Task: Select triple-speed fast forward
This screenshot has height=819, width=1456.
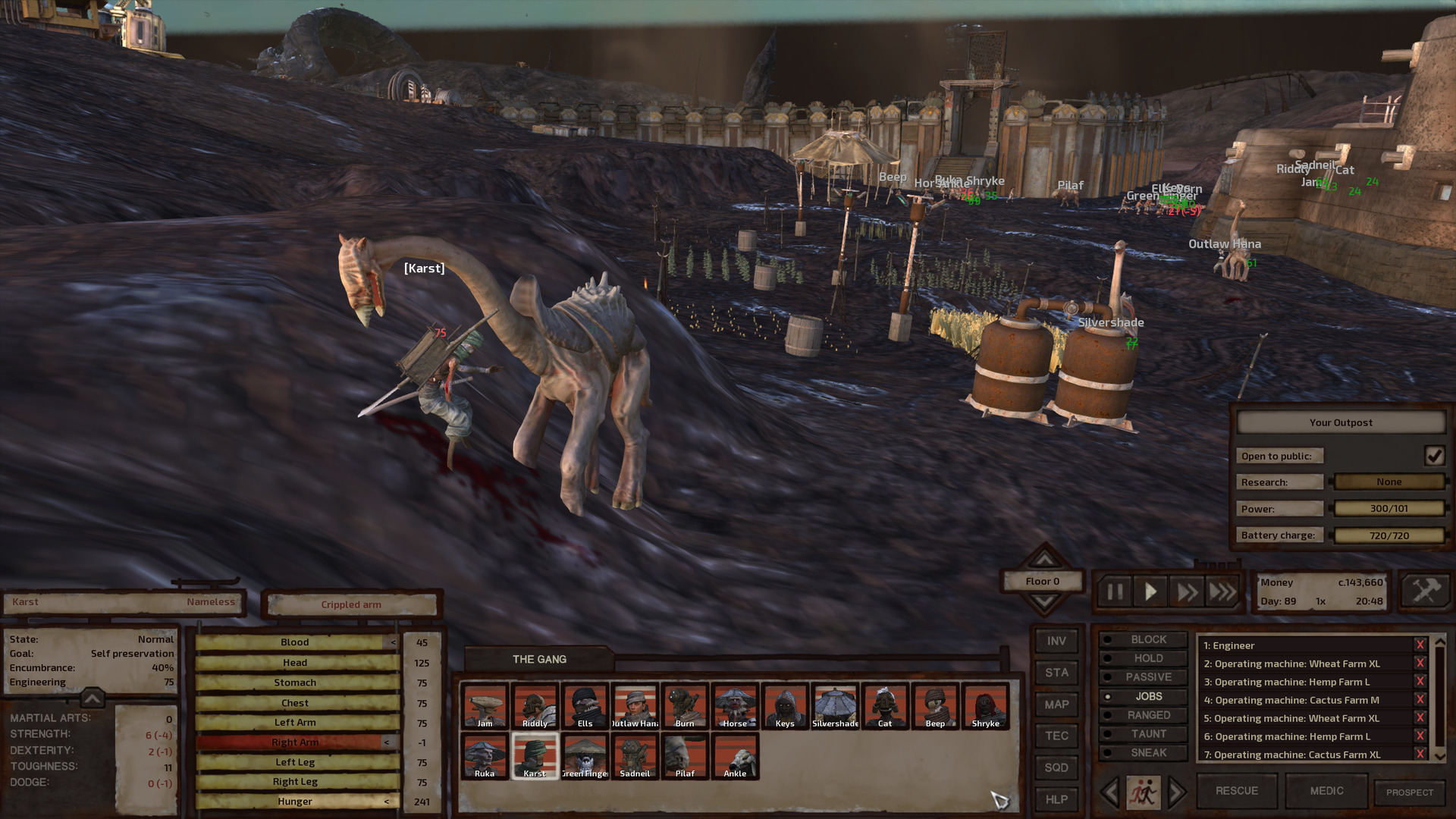Action: pos(1223,592)
